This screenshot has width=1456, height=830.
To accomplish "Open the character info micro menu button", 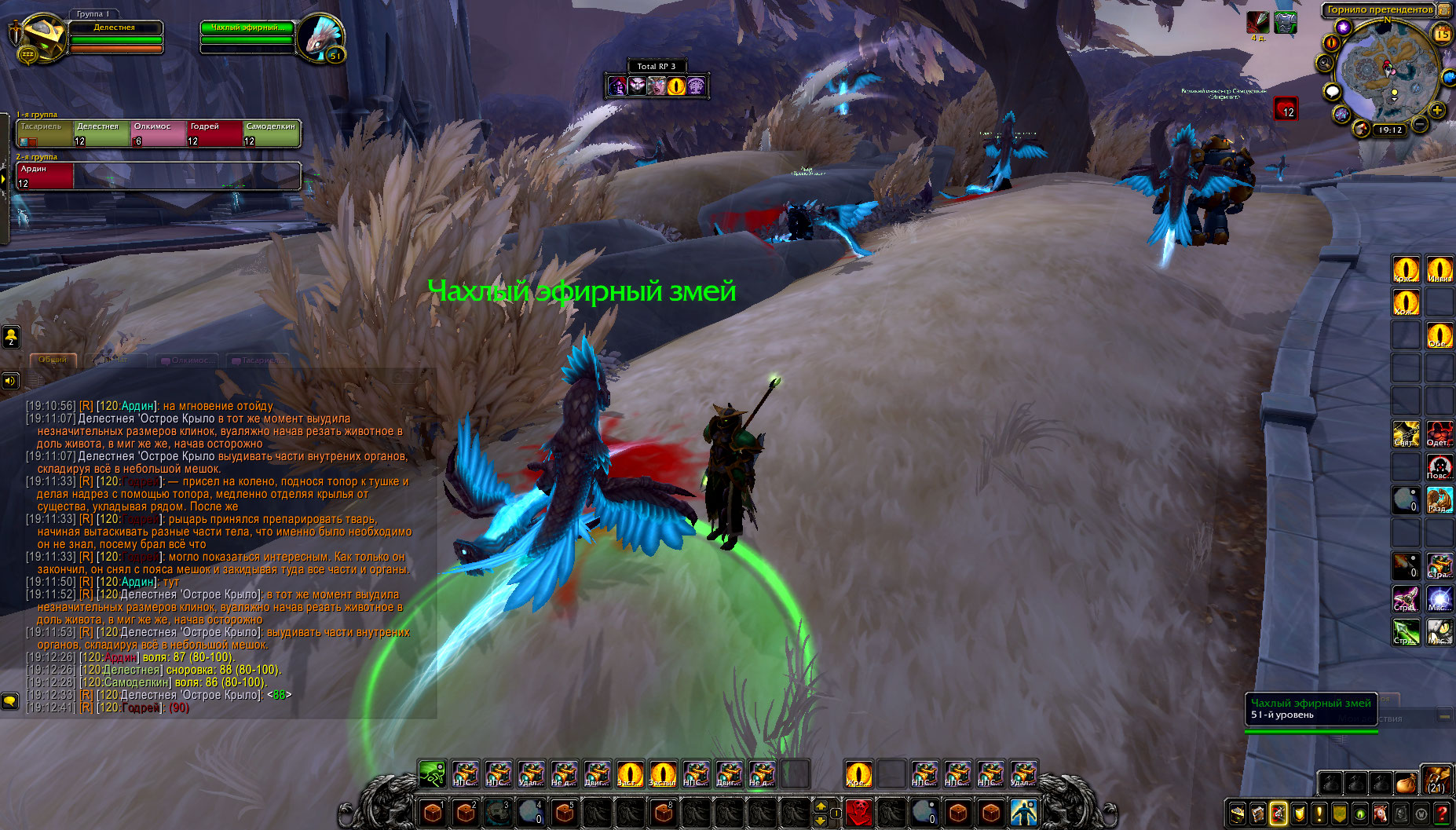I will click(x=1238, y=814).
